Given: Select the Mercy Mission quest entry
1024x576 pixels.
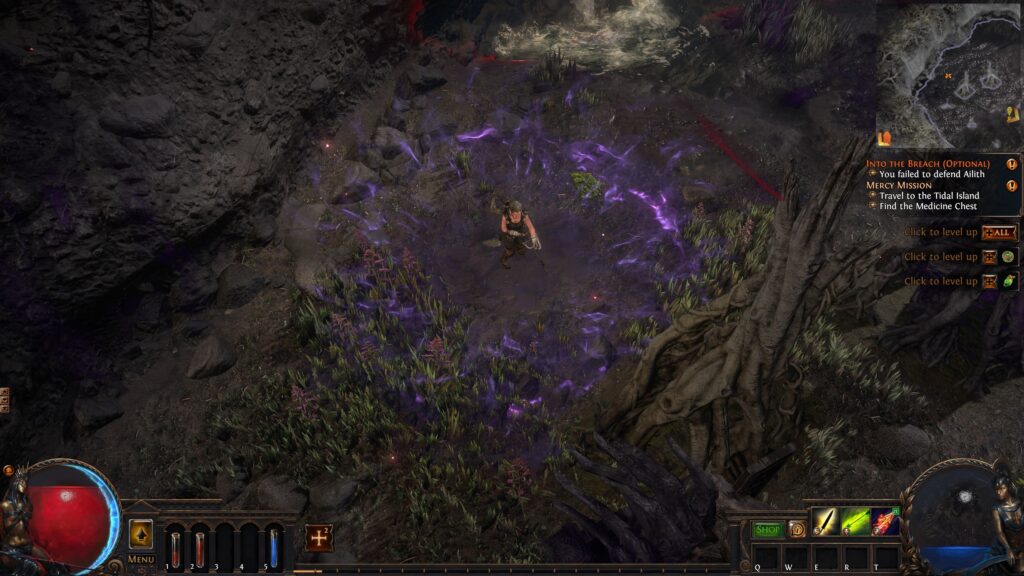Looking at the screenshot, I should coord(899,185).
